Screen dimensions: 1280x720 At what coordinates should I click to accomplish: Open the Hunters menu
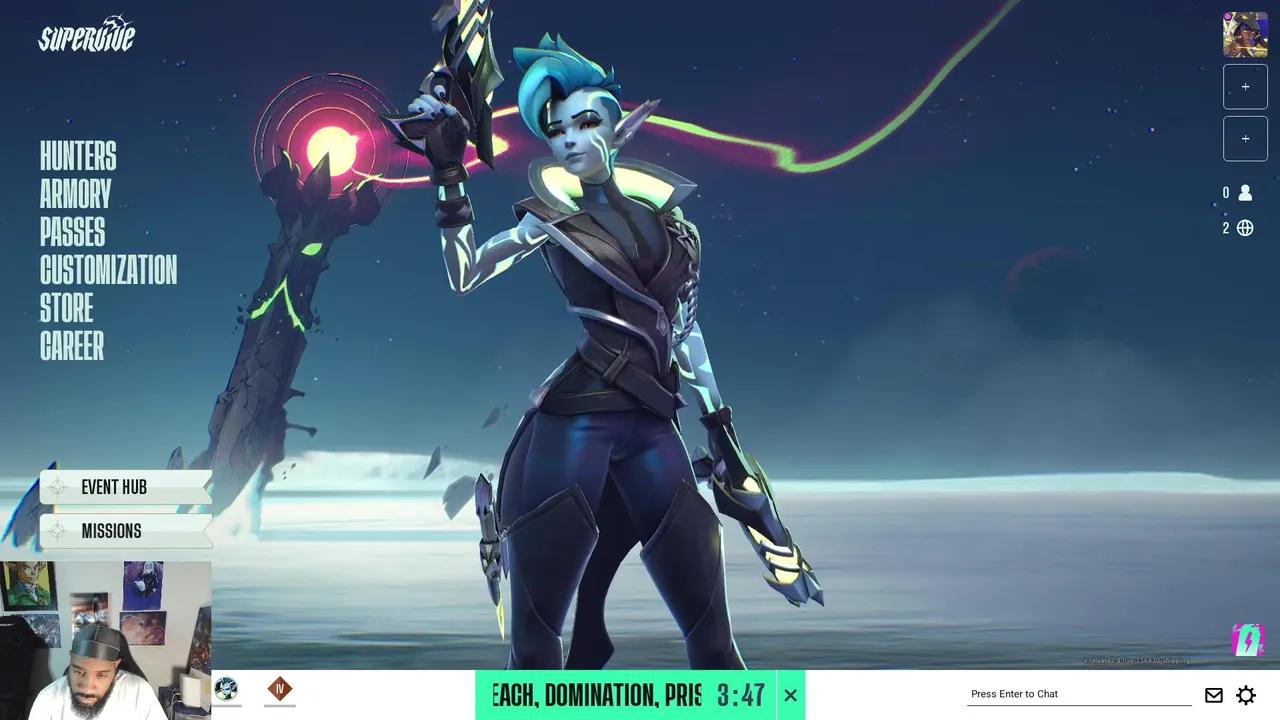tap(77, 156)
